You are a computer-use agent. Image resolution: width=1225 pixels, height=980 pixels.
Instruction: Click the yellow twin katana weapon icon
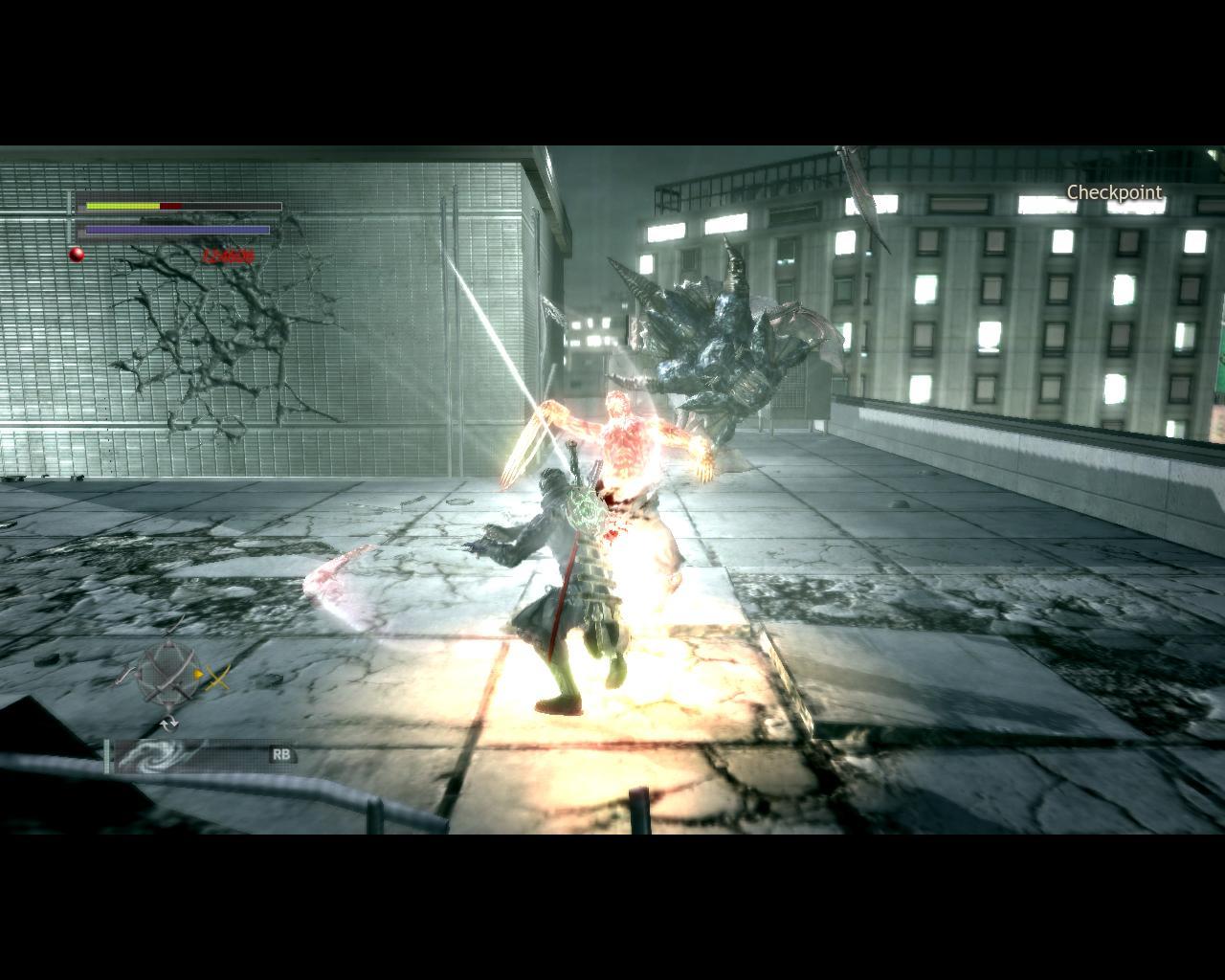pos(217,677)
